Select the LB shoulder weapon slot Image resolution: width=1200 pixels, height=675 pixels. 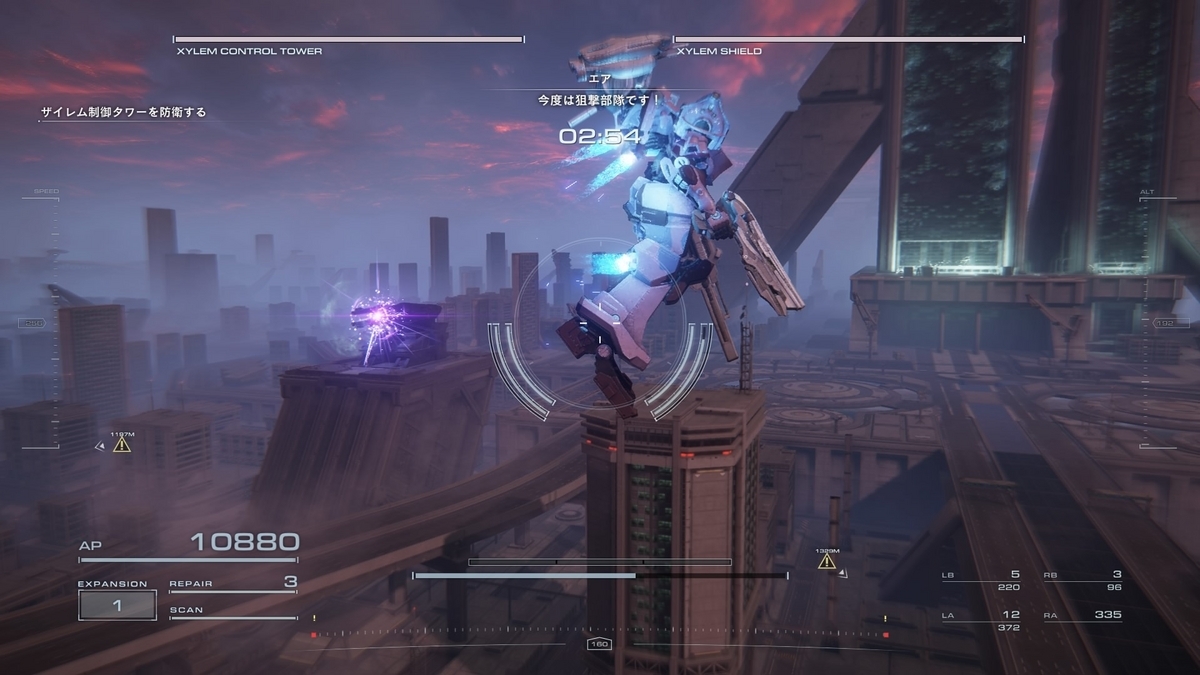(x=981, y=580)
